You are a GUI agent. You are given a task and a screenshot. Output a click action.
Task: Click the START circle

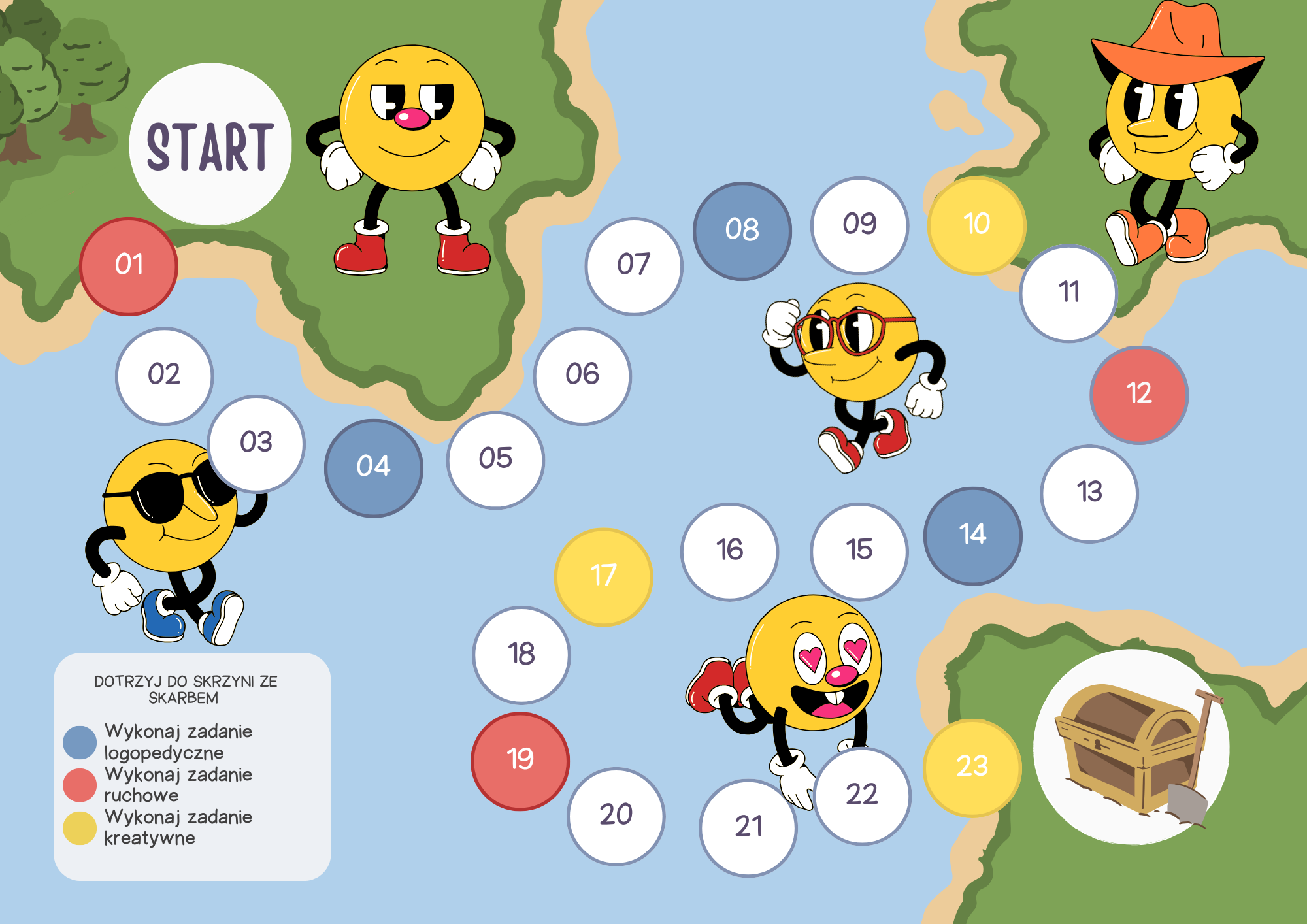coord(210,145)
